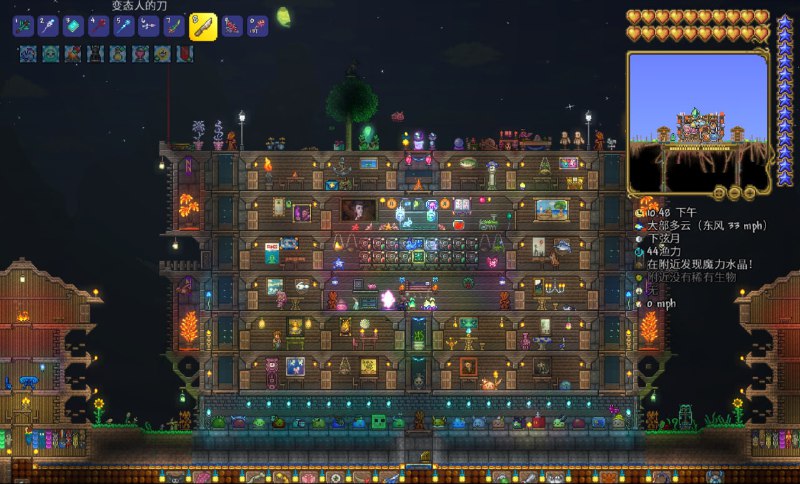Screen dimensions: 800x484
Task: Choose the green weapon in hotbar slot 1
Action: (x=23, y=27)
